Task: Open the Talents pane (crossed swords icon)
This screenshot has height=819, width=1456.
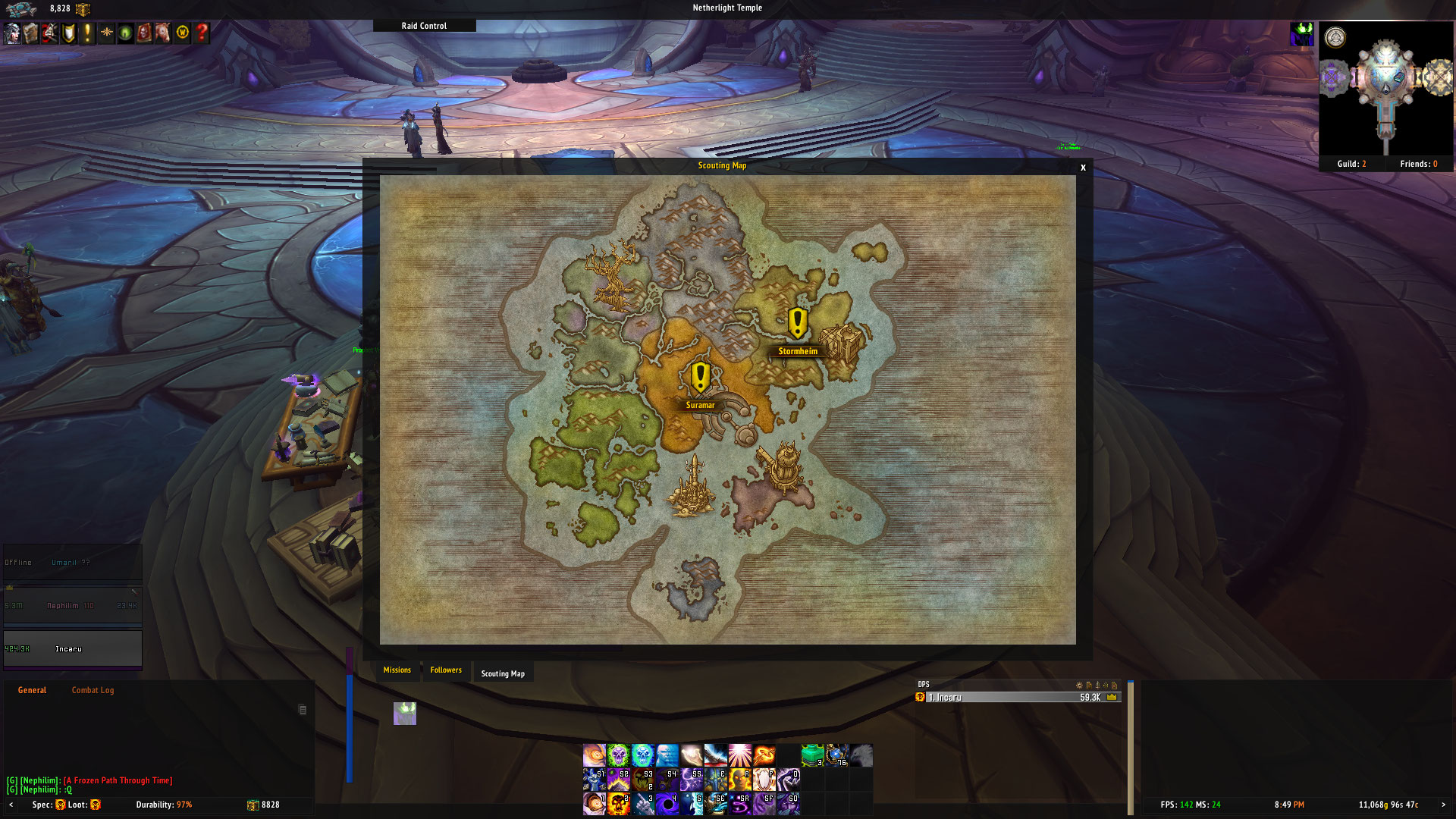Action: 49,33
